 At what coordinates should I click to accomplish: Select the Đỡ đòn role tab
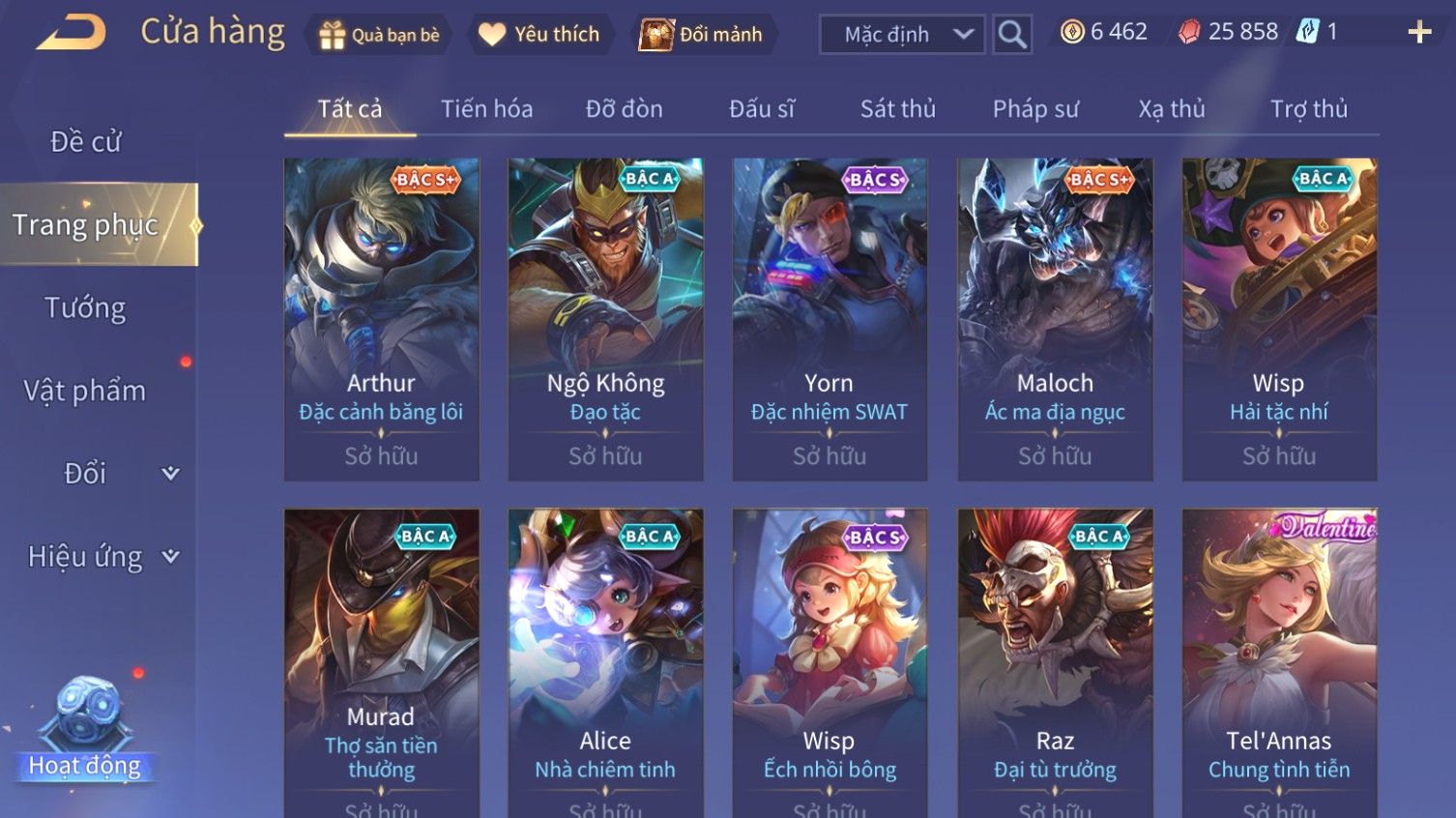pyautogui.click(x=624, y=109)
